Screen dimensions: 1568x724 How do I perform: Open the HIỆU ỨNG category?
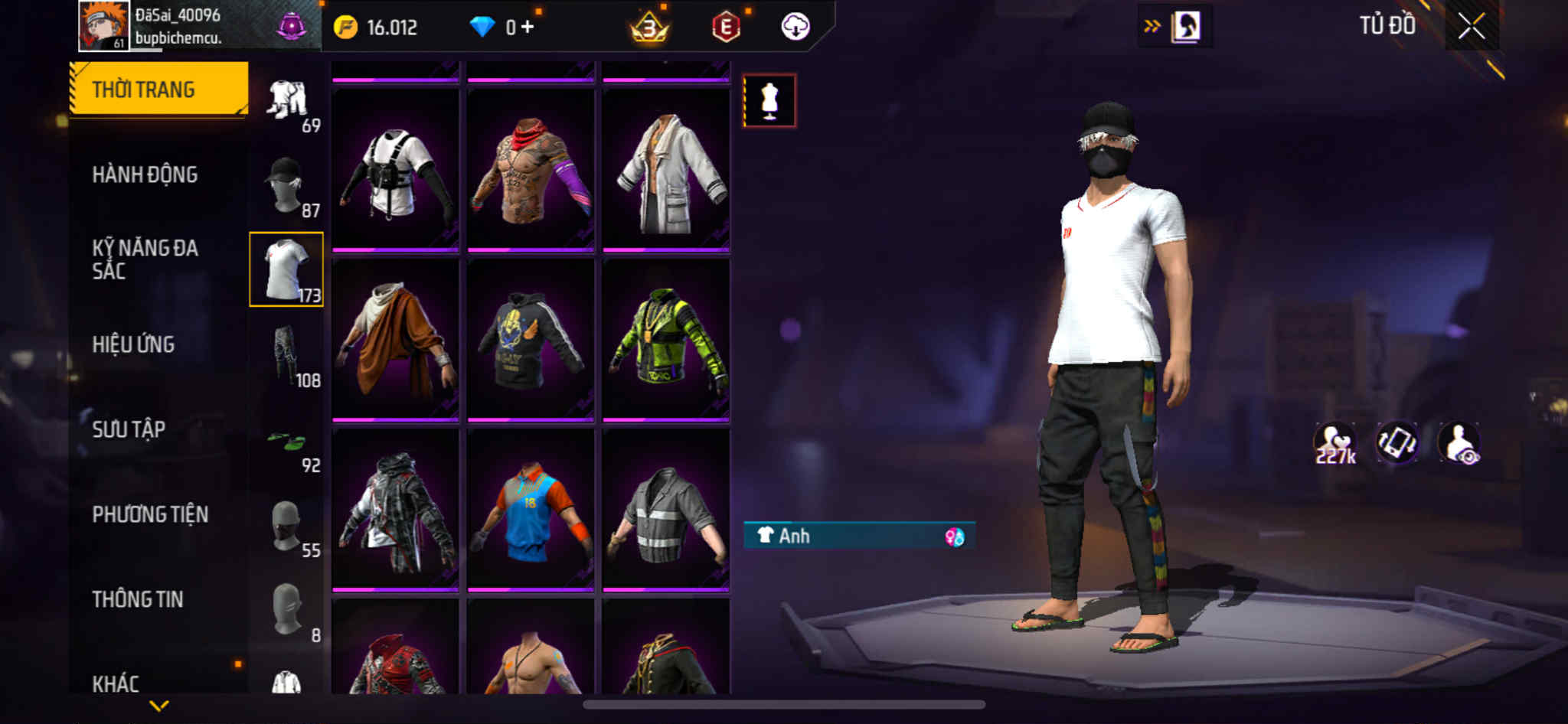(x=133, y=344)
